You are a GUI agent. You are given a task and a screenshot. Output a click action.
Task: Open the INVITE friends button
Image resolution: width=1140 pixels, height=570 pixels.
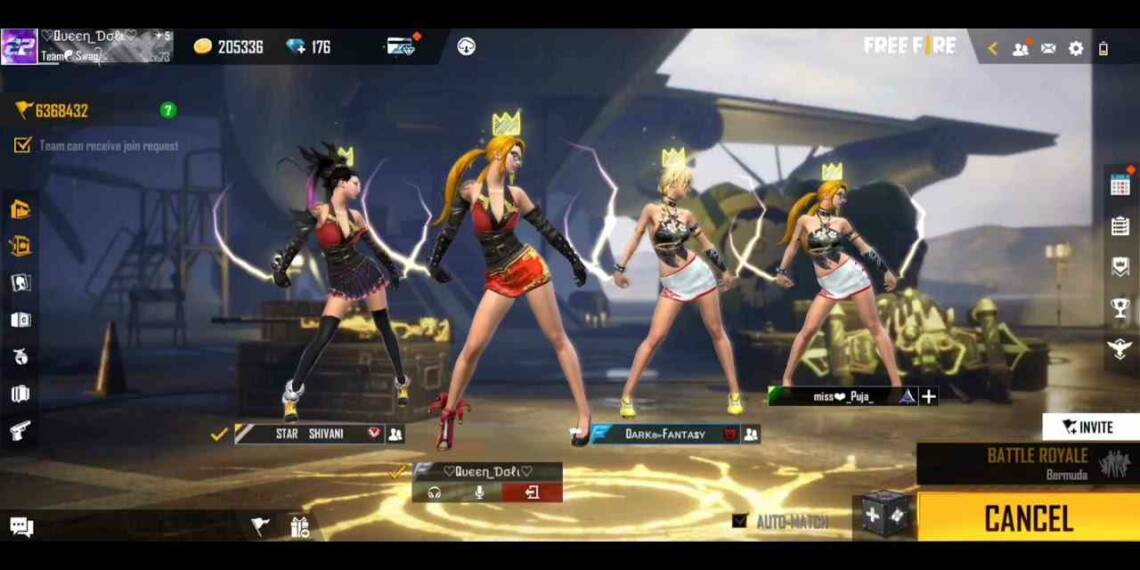tap(1090, 427)
